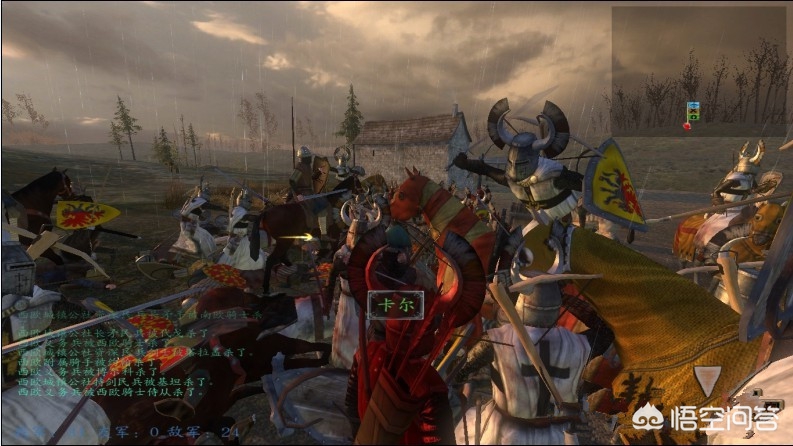
Task: Click the white triangular shield icon
Action: coord(707,380)
